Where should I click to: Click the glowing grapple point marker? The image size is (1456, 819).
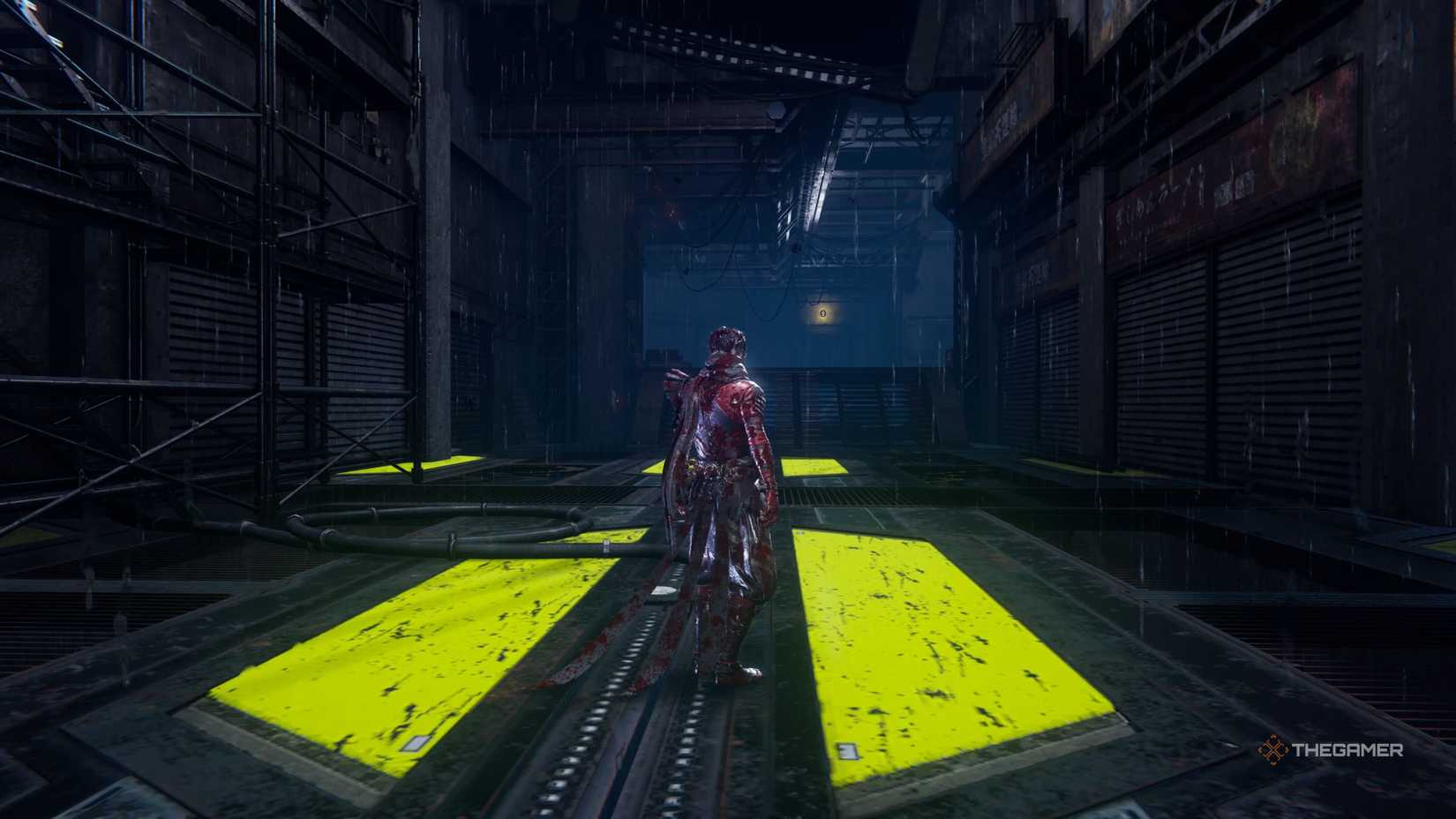[x=823, y=313]
